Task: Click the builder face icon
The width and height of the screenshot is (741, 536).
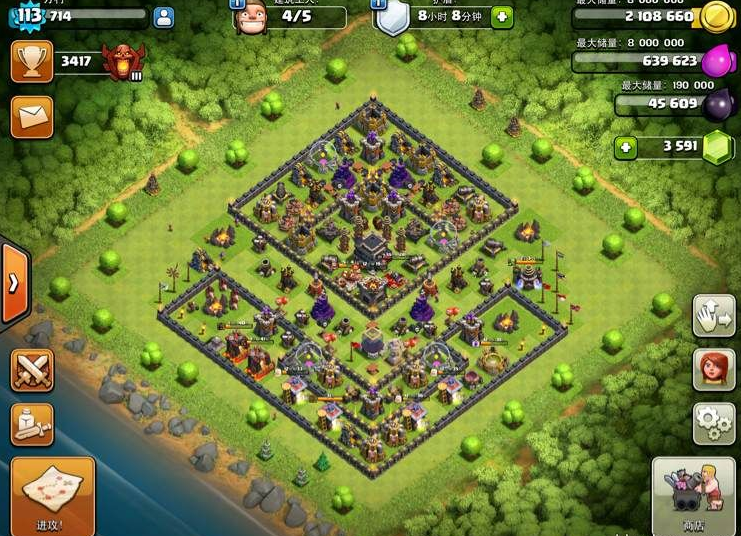Action: [249, 17]
